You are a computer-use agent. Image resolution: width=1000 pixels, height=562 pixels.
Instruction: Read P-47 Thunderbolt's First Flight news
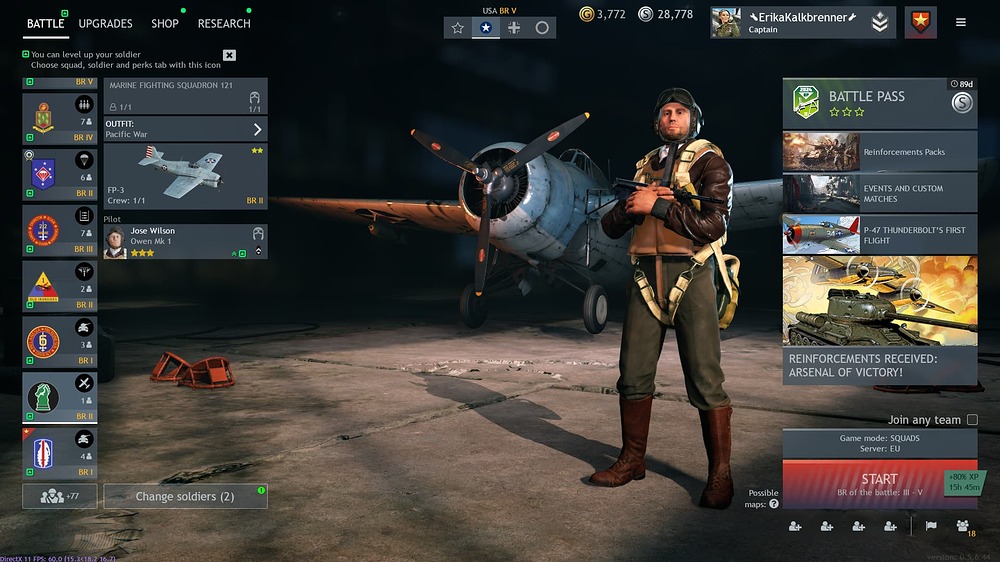[879, 235]
